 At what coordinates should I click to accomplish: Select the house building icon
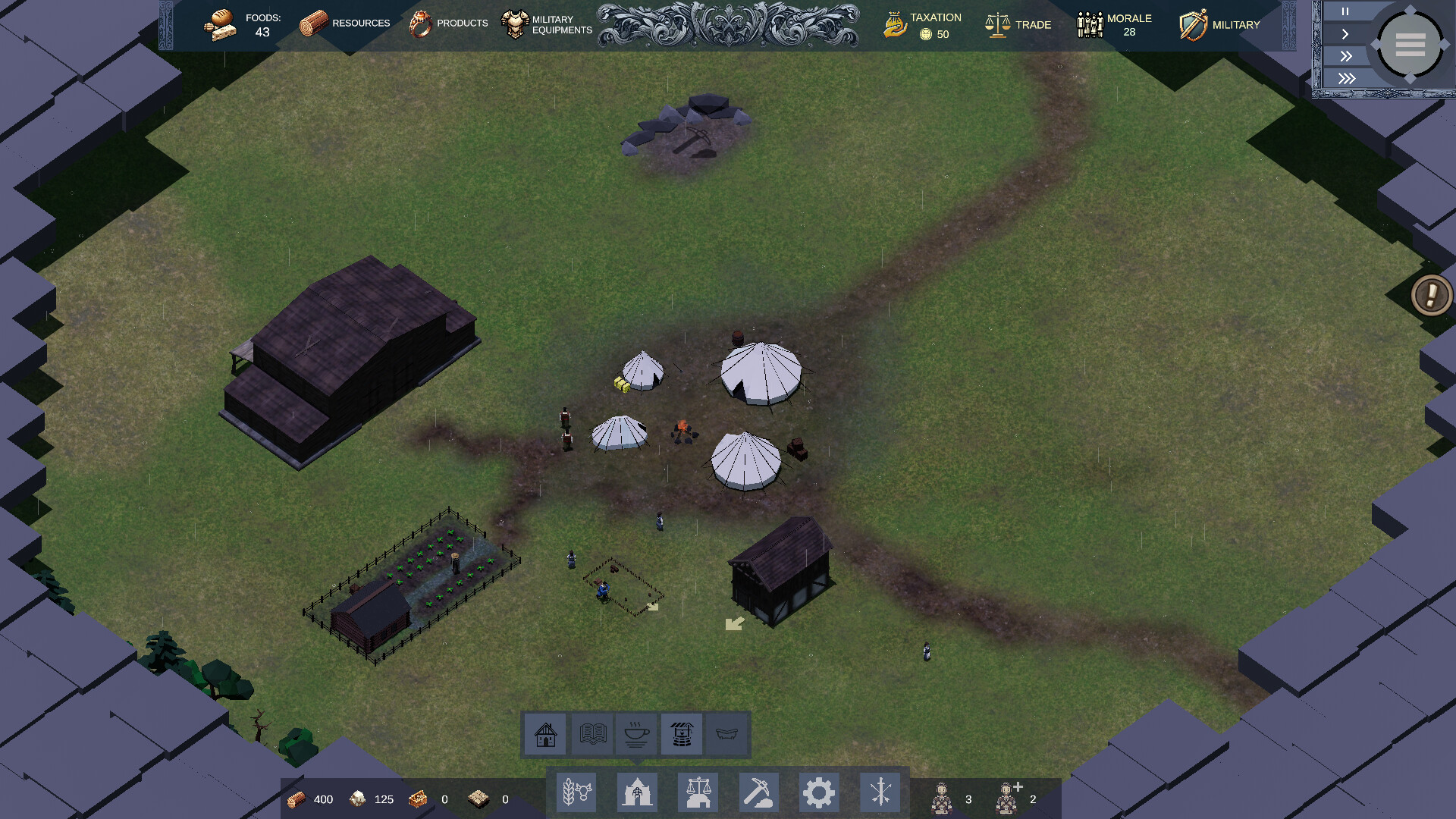545,734
